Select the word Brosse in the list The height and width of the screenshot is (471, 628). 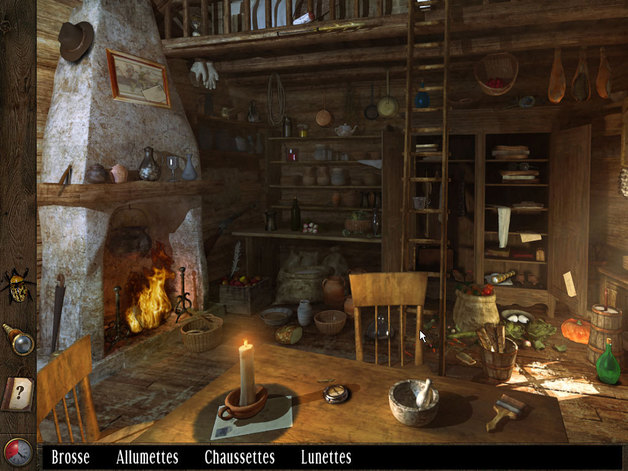click(x=70, y=457)
